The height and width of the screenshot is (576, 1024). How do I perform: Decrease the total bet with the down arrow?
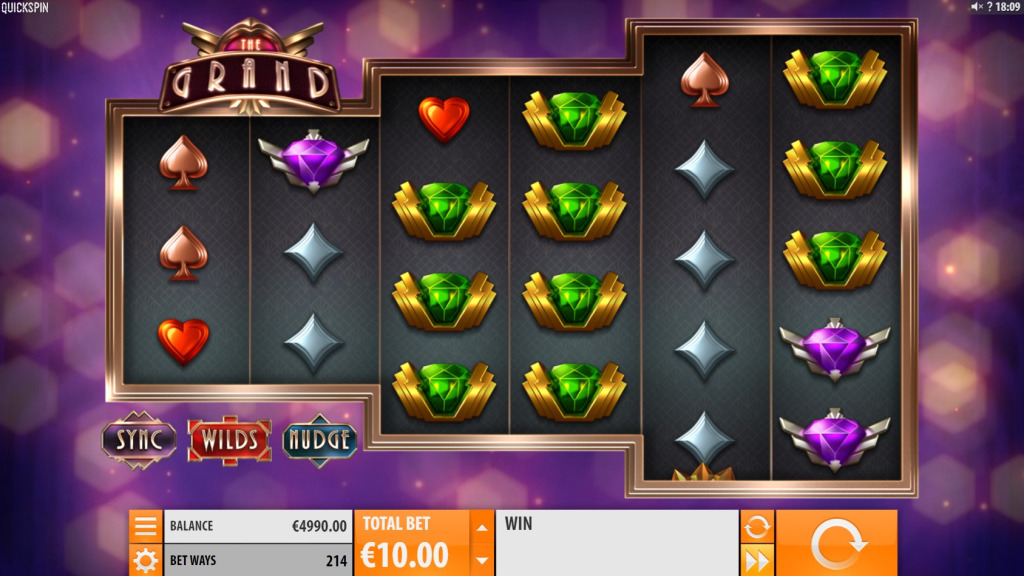[x=482, y=560]
